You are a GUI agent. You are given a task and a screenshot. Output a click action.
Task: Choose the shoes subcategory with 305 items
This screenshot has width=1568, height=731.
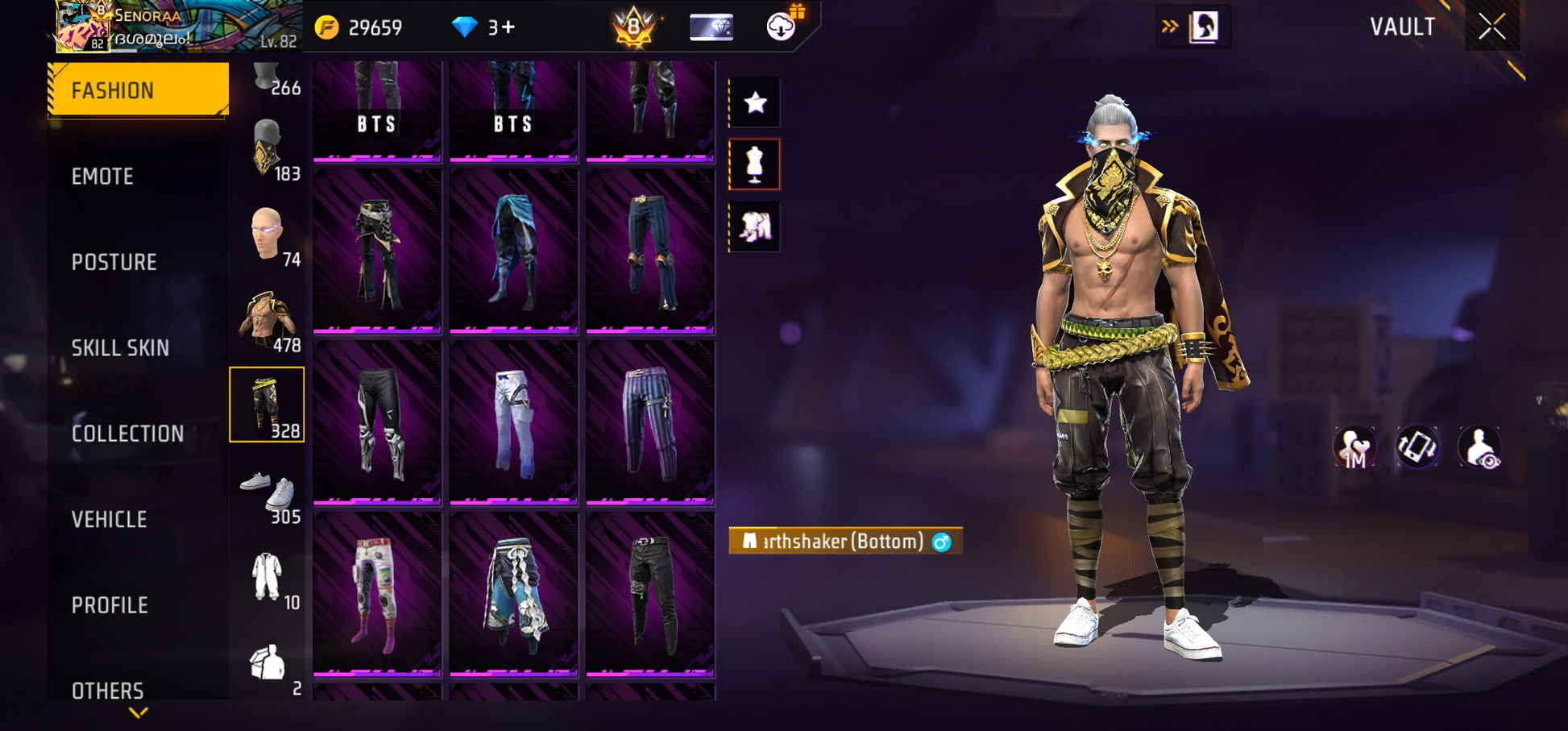click(x=268, y=492)
